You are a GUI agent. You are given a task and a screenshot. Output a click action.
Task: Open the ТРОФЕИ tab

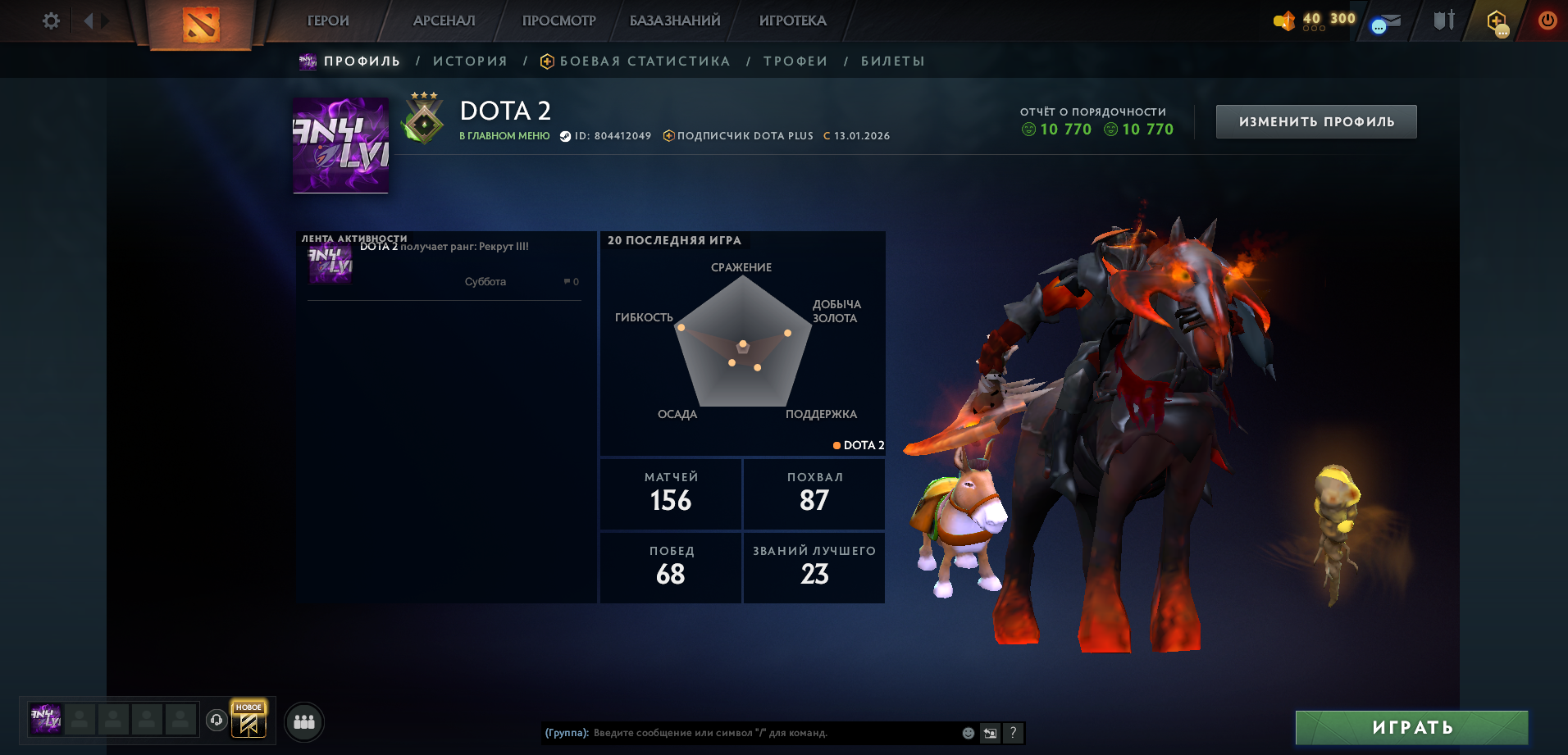(x=794, y=60)
